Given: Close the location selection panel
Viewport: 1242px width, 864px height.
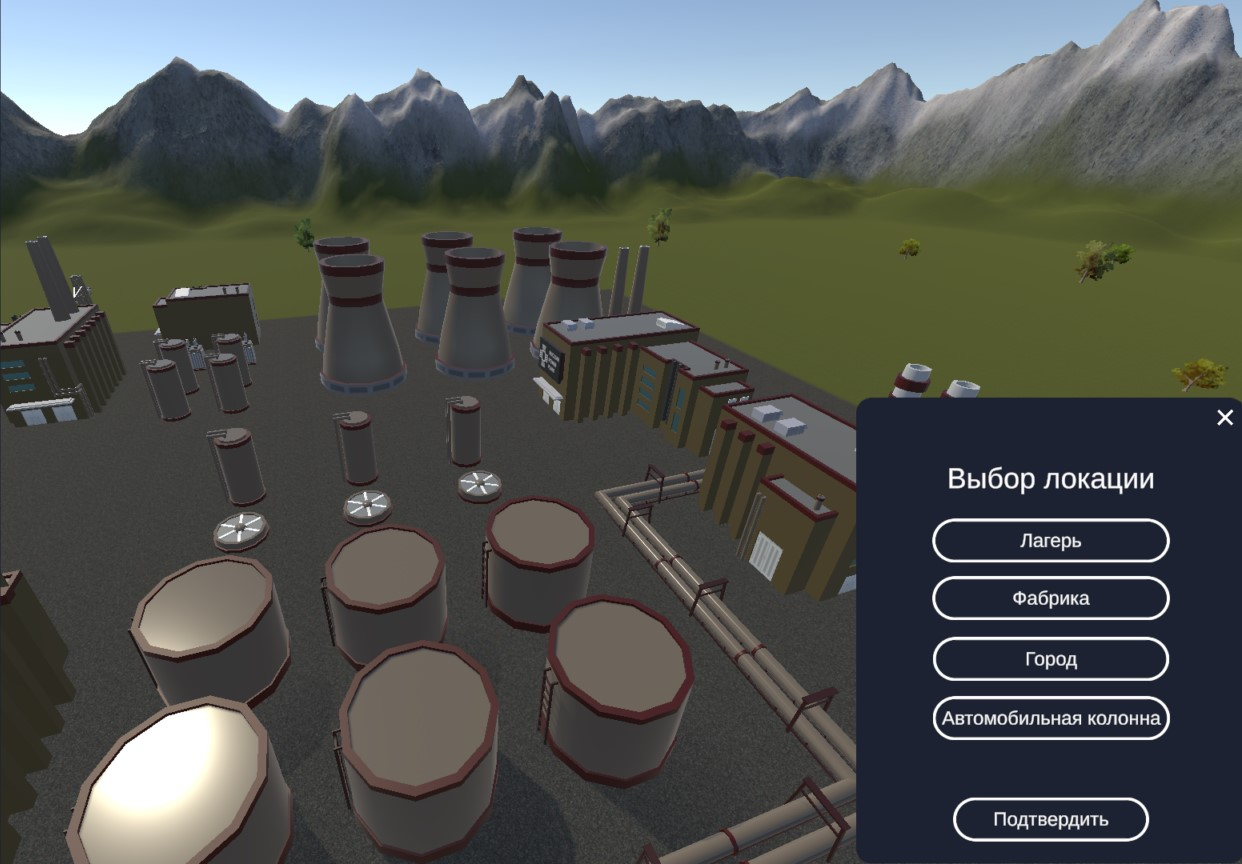Looking at the screenshot, I should tap(1225, 418).
